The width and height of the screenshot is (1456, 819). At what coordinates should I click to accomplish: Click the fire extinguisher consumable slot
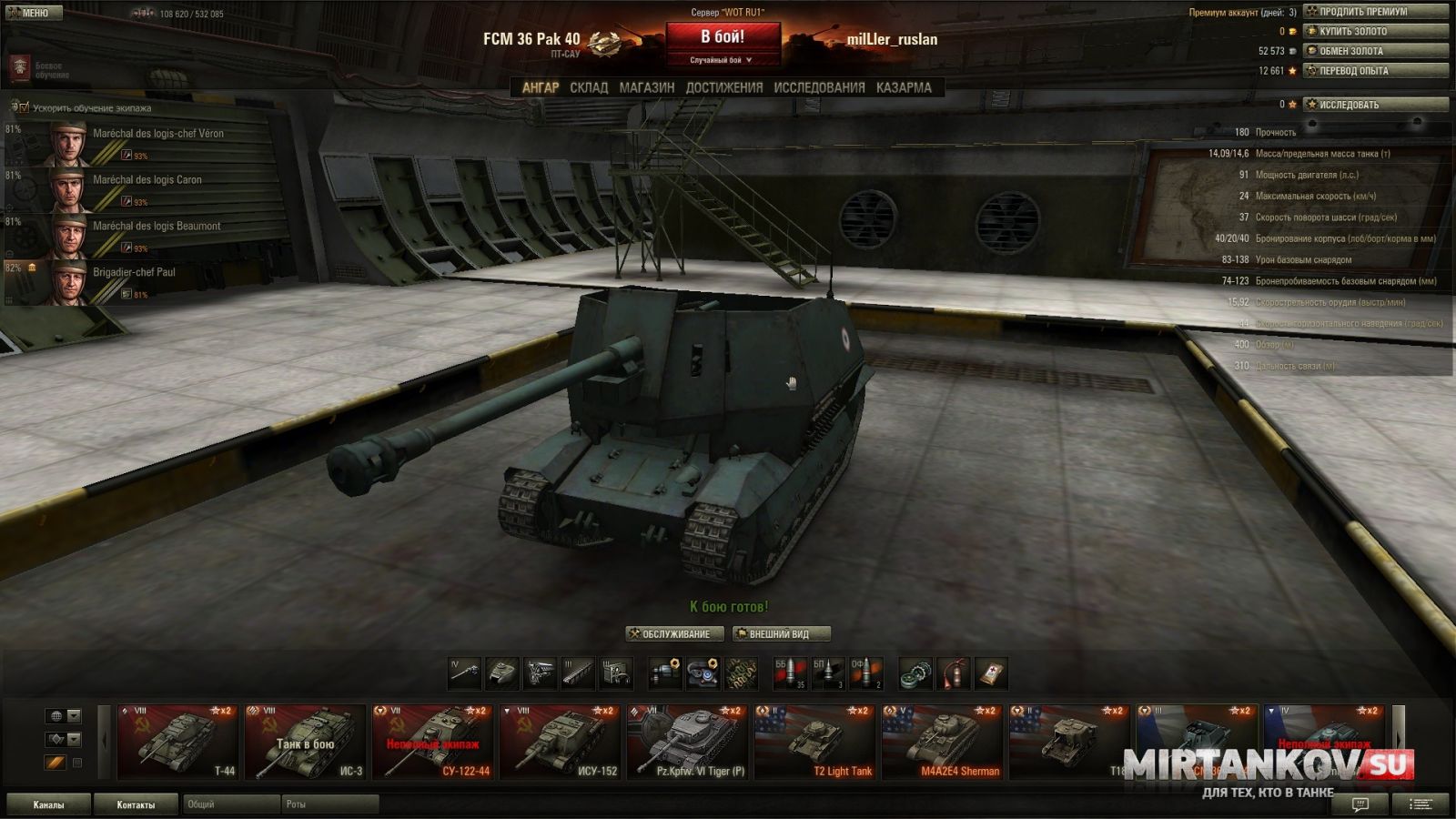click(954, 672)
